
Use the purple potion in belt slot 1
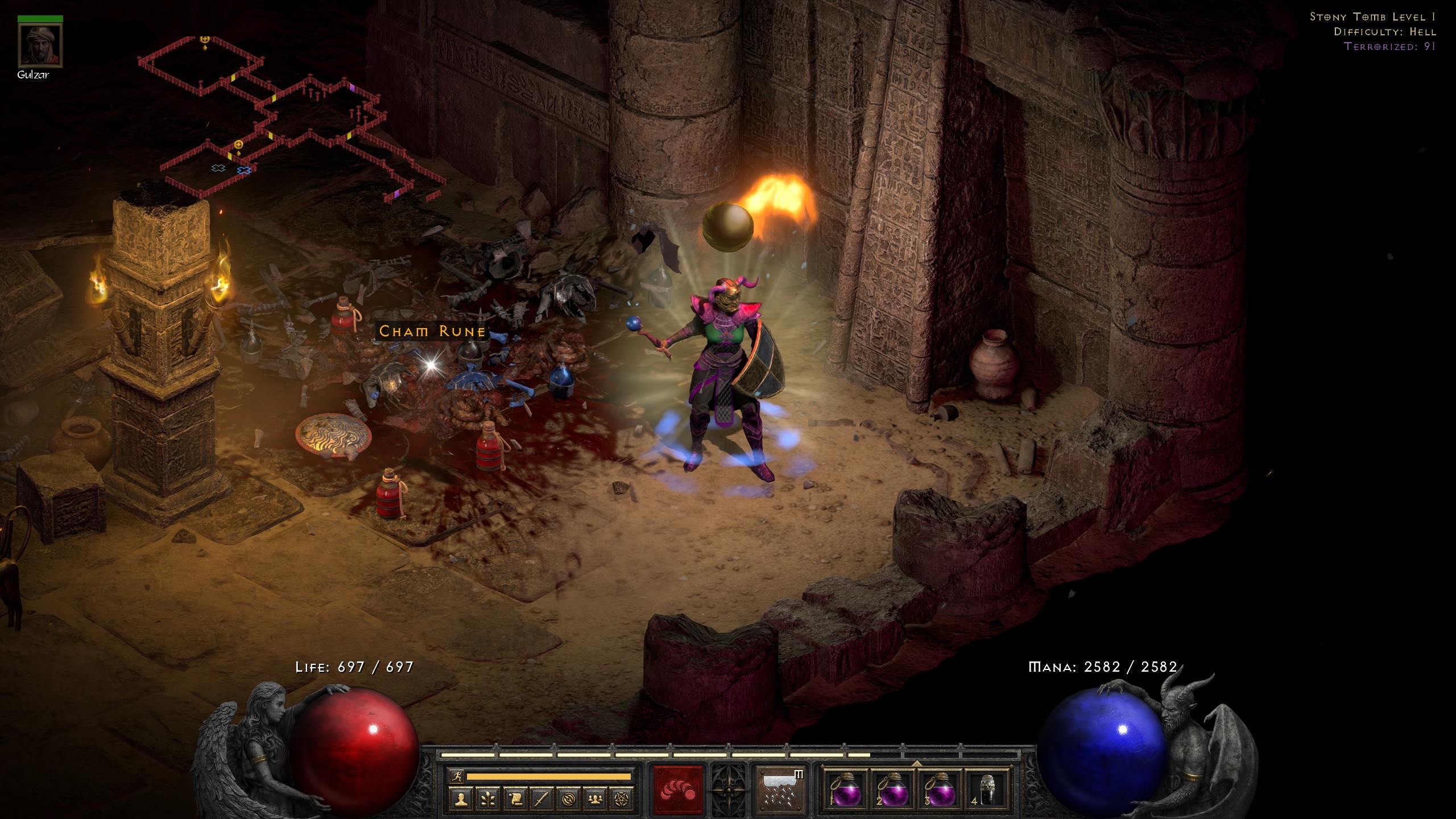(845, 791)
